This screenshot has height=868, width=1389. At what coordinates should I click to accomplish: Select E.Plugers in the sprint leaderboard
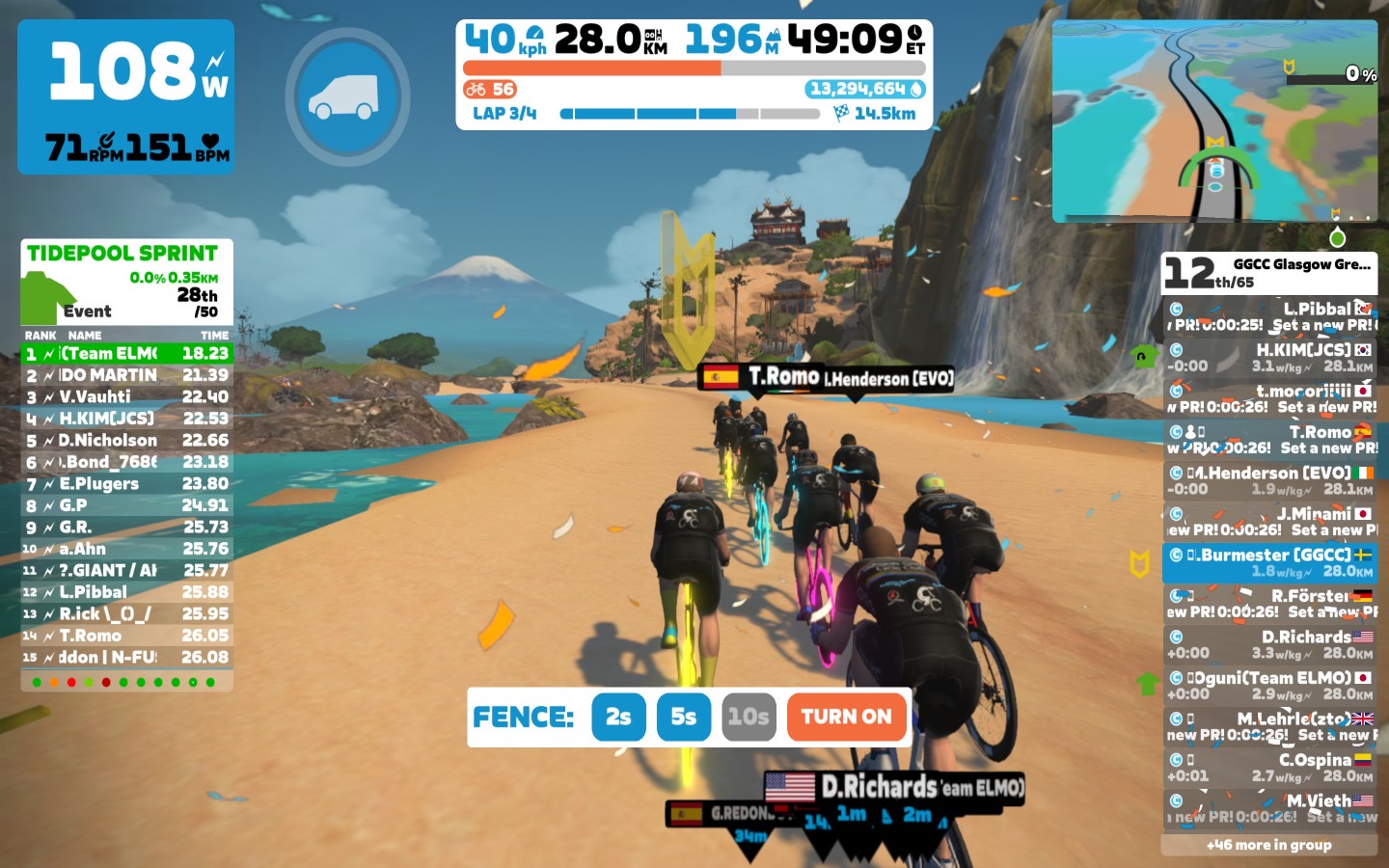tap(127, 483)
